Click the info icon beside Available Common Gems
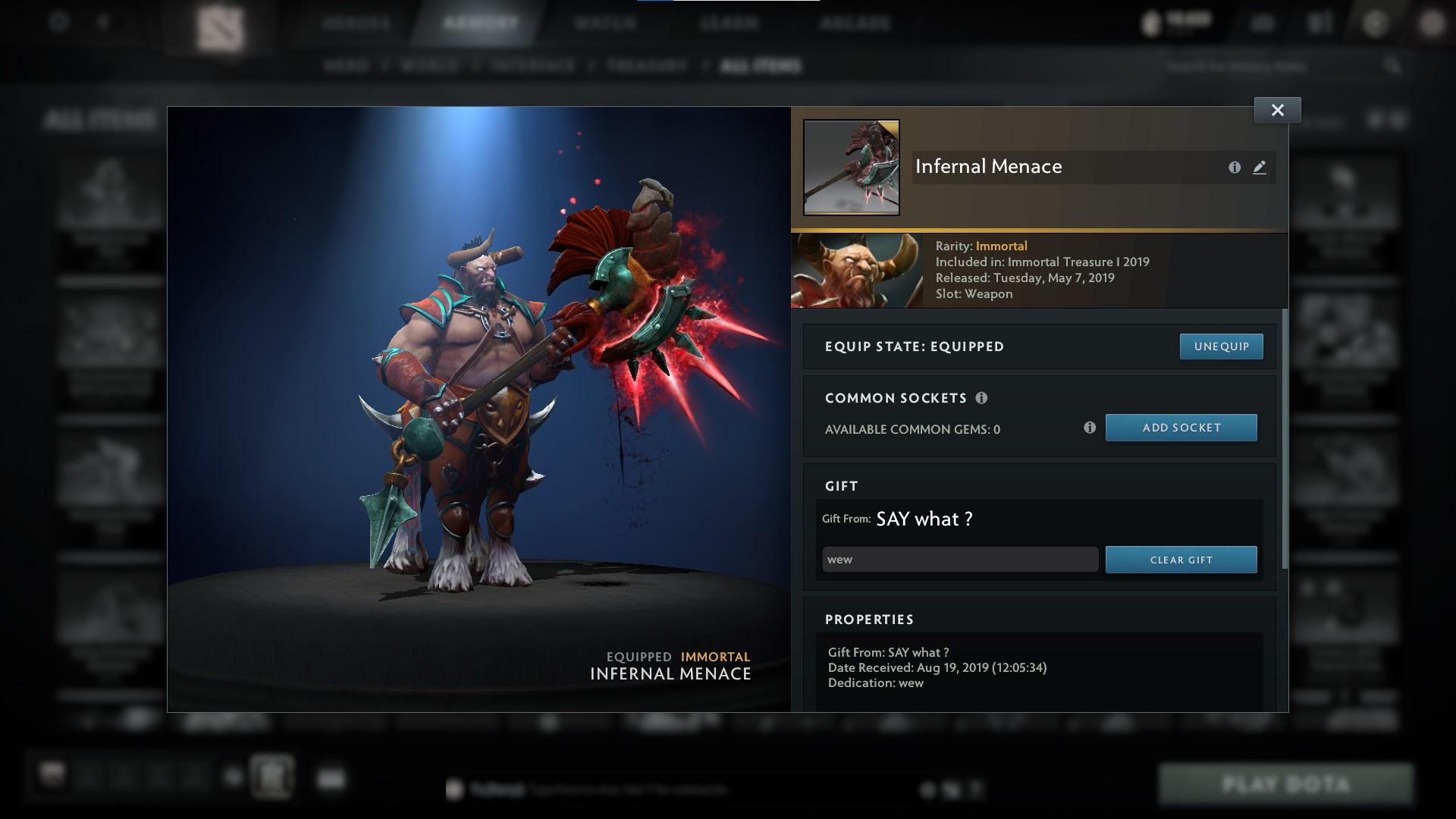Screen dimensions: 1456x819 click(x=1090, y=428)
